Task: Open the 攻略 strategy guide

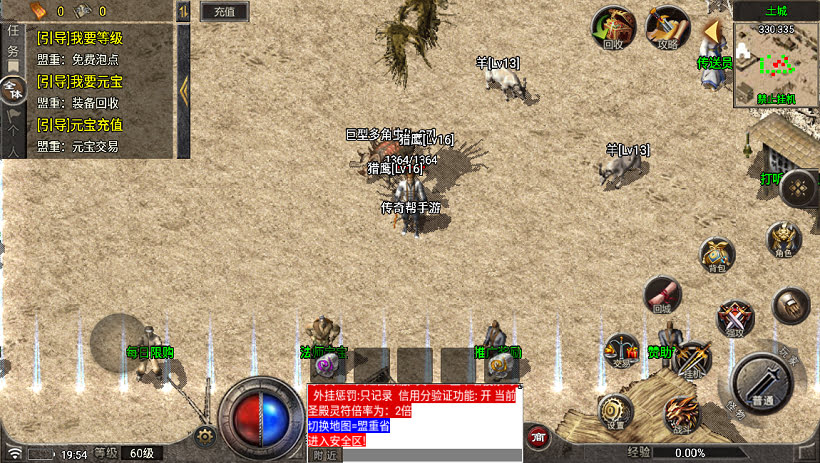Action: tap(667, 27)
